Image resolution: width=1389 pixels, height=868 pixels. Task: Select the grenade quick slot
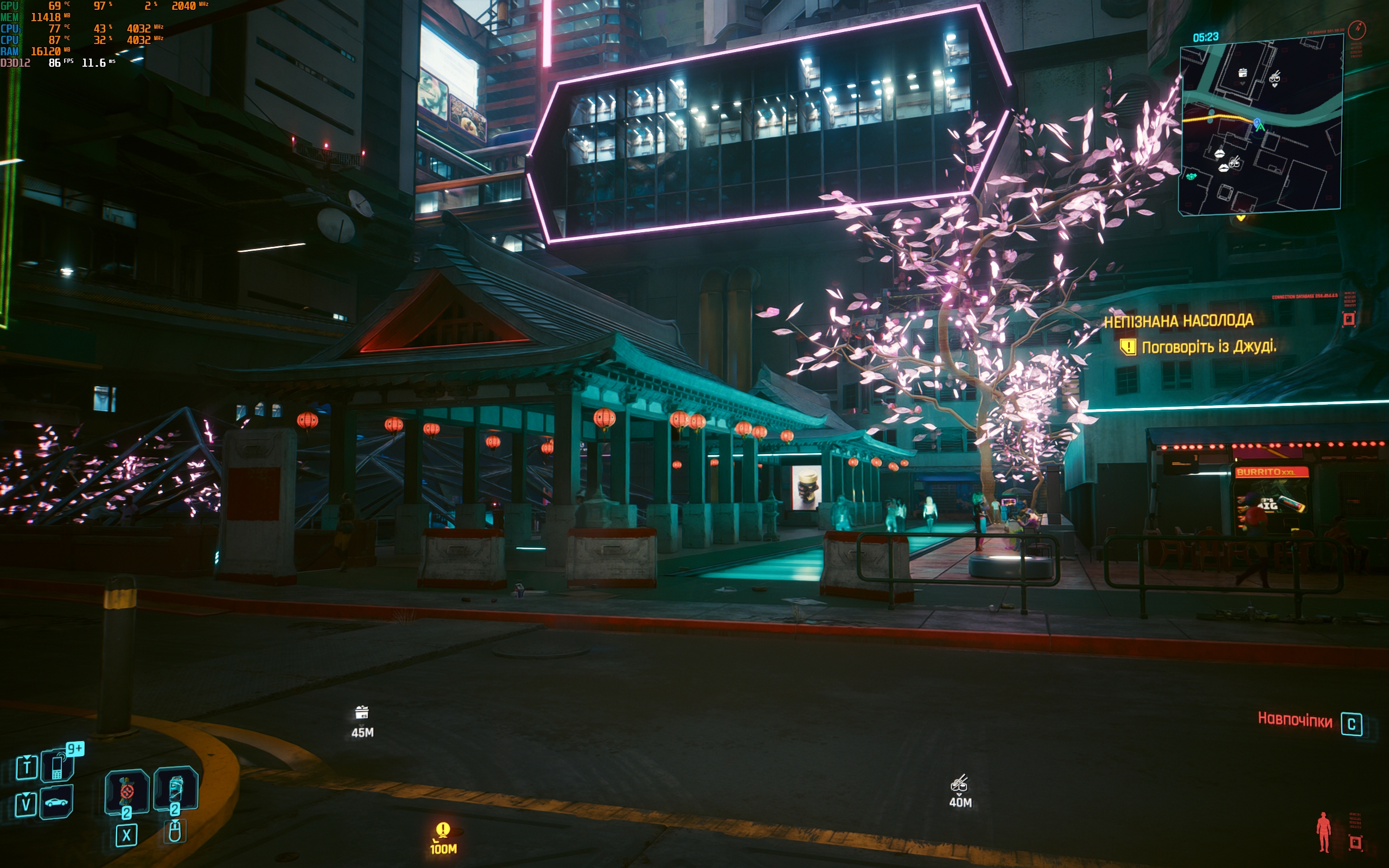click(x=127, y=792)
